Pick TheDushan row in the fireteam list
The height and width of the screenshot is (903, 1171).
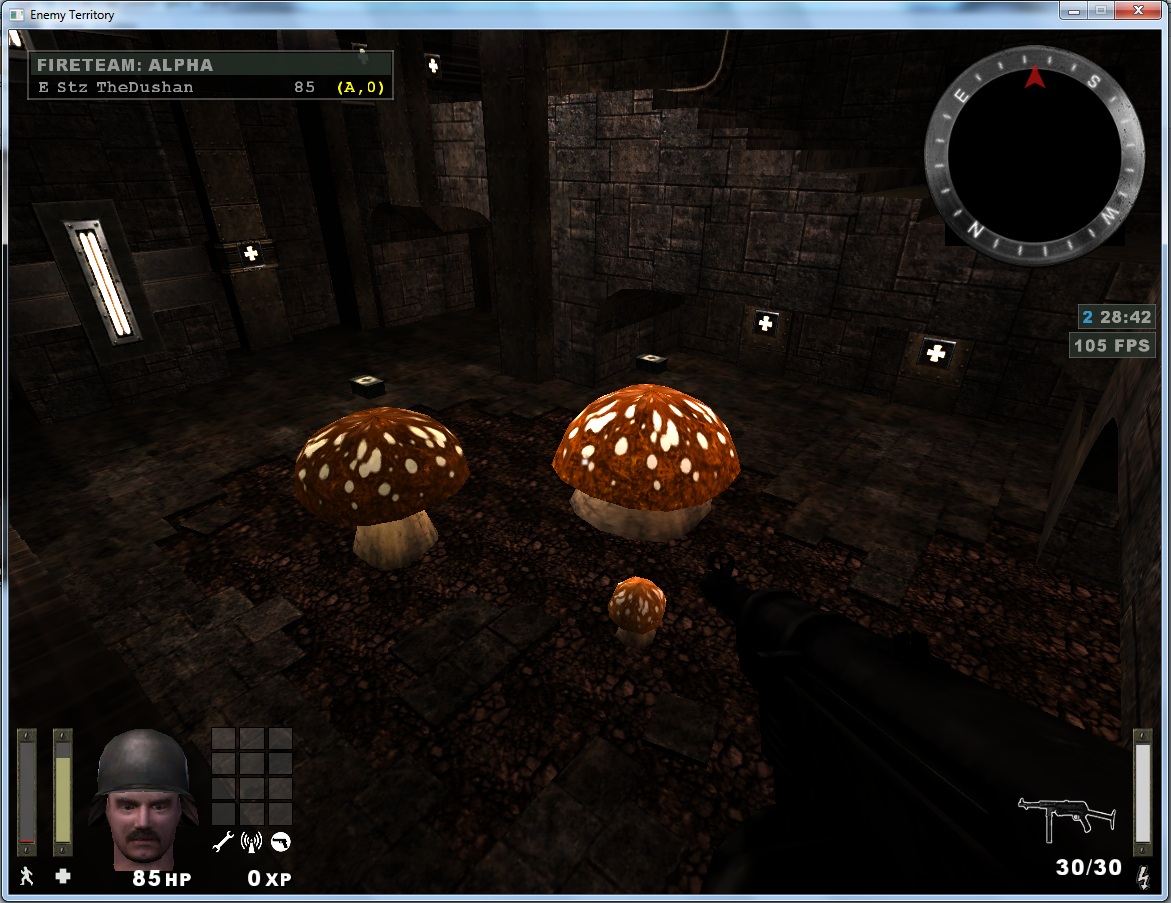pyautogui.click(x=210, y=87)
